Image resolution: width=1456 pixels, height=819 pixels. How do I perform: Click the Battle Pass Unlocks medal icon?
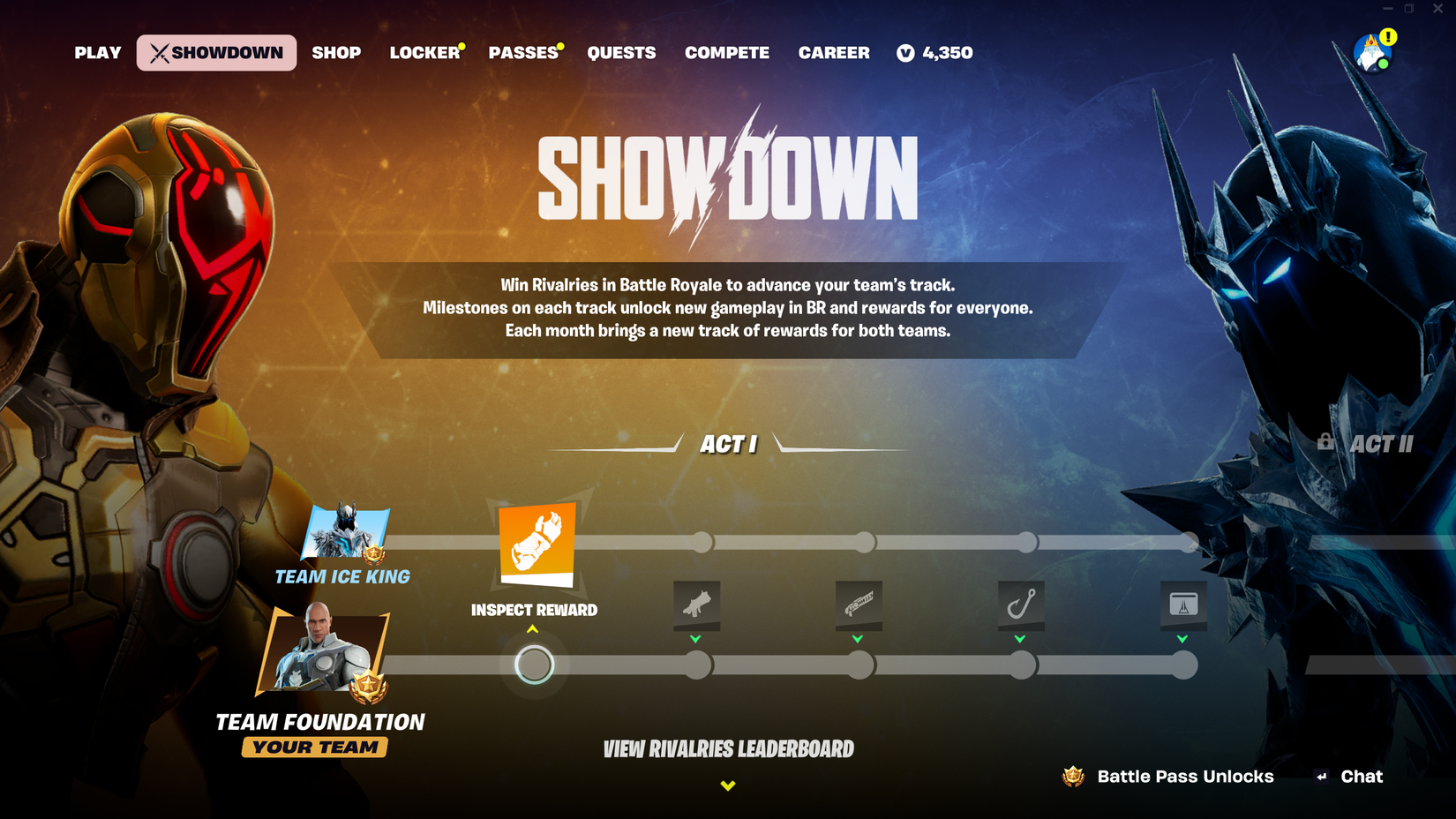(1071, 777)
